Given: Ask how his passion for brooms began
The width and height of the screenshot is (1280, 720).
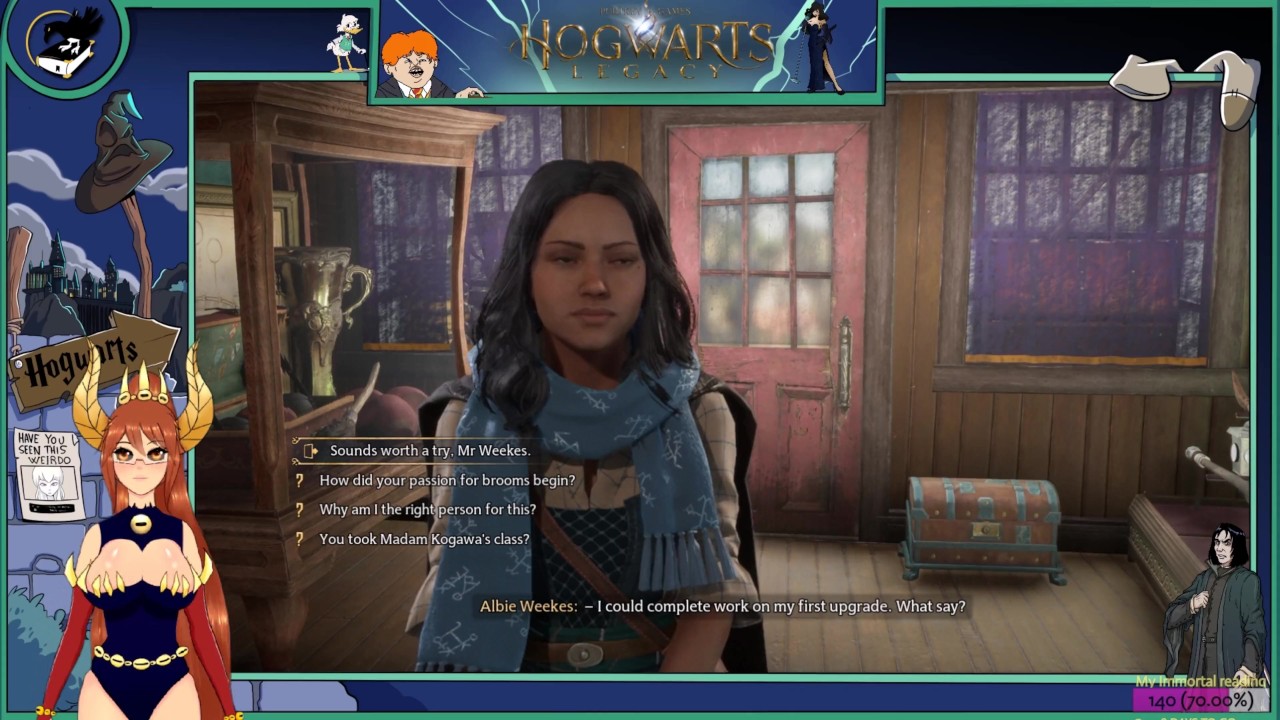Looking at the screenshot, I should click(446, 481).
